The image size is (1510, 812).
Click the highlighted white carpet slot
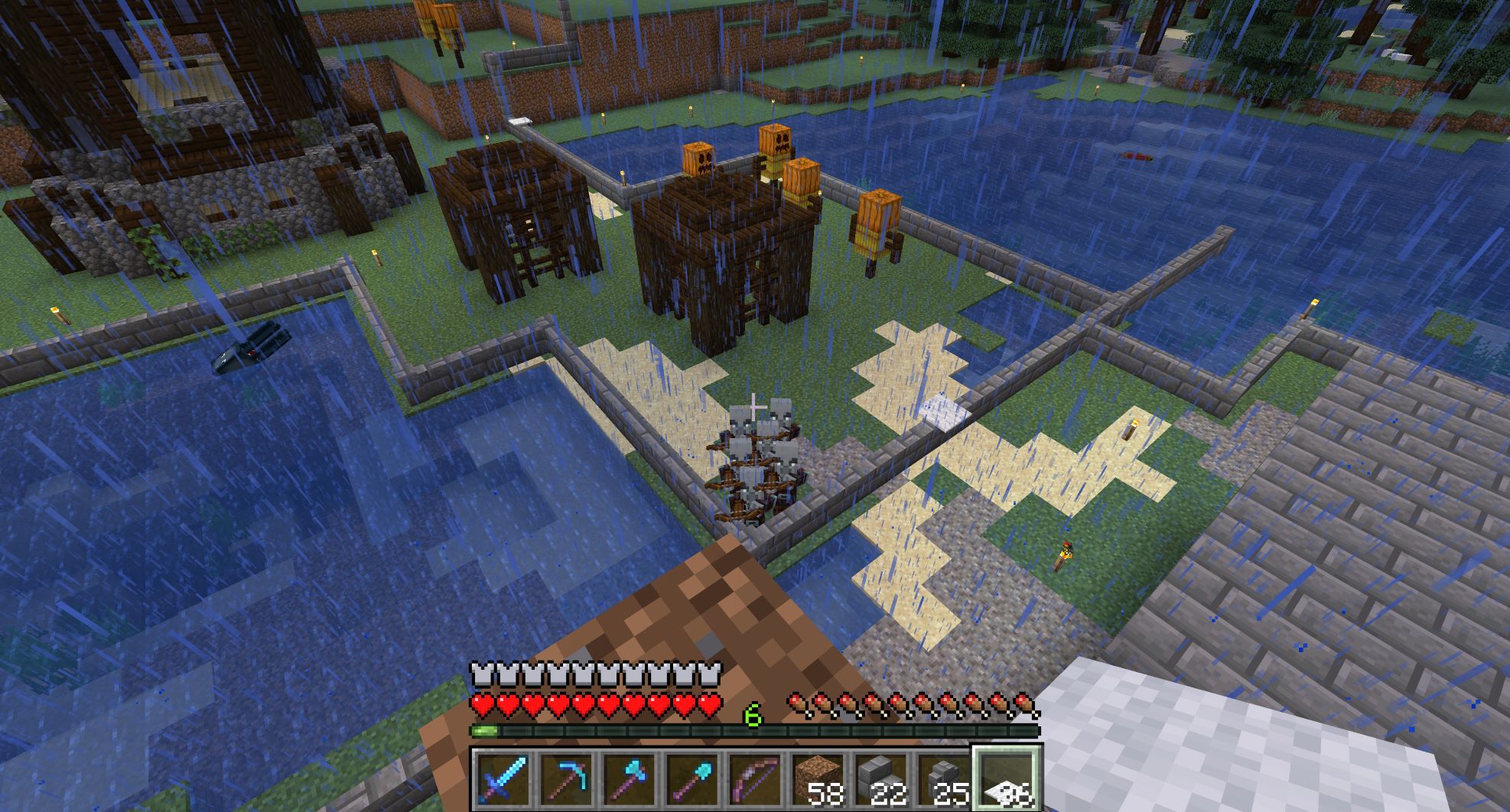click(x=1006, y=780)
